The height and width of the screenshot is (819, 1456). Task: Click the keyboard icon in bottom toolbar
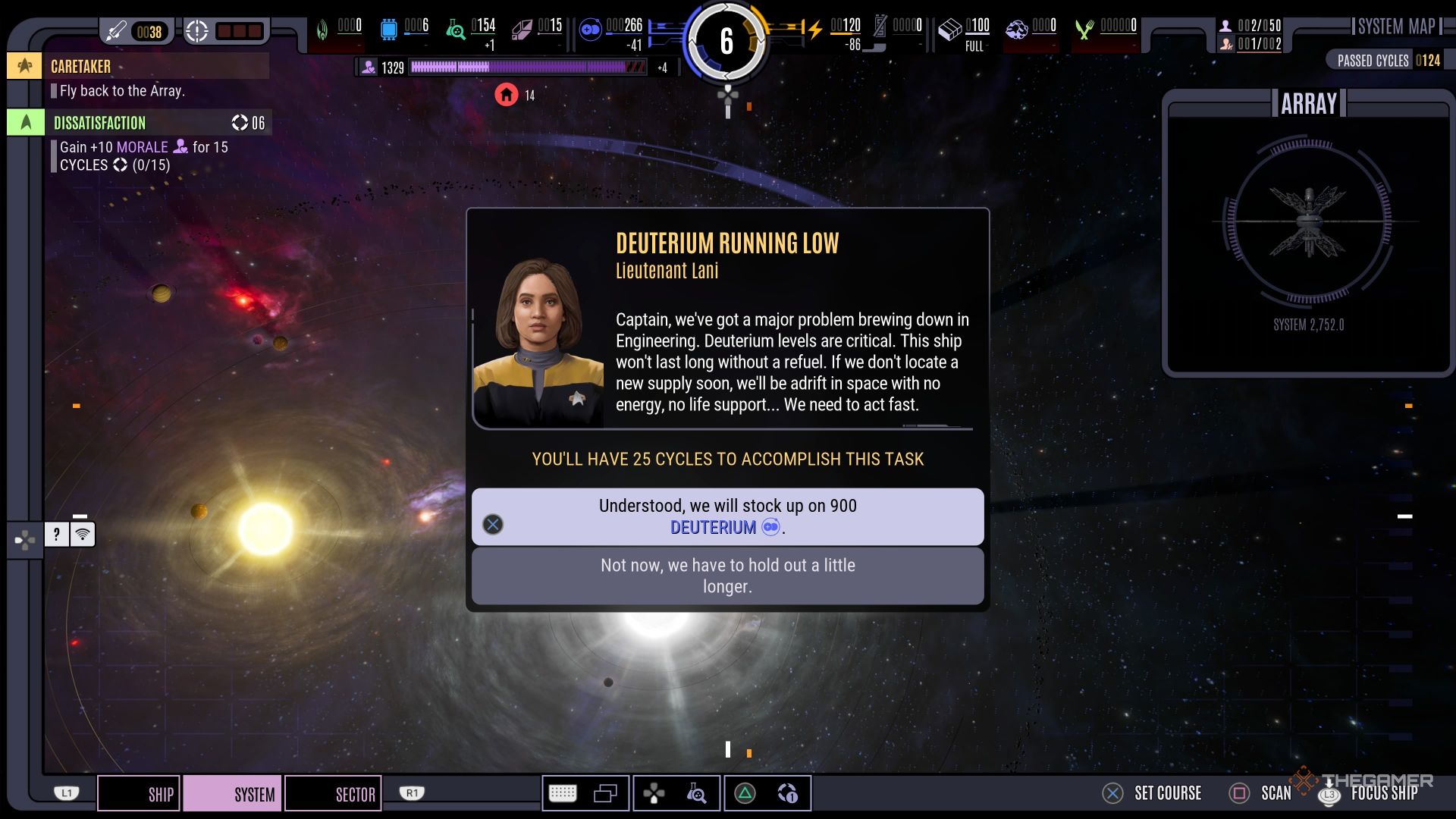[563, 793]
